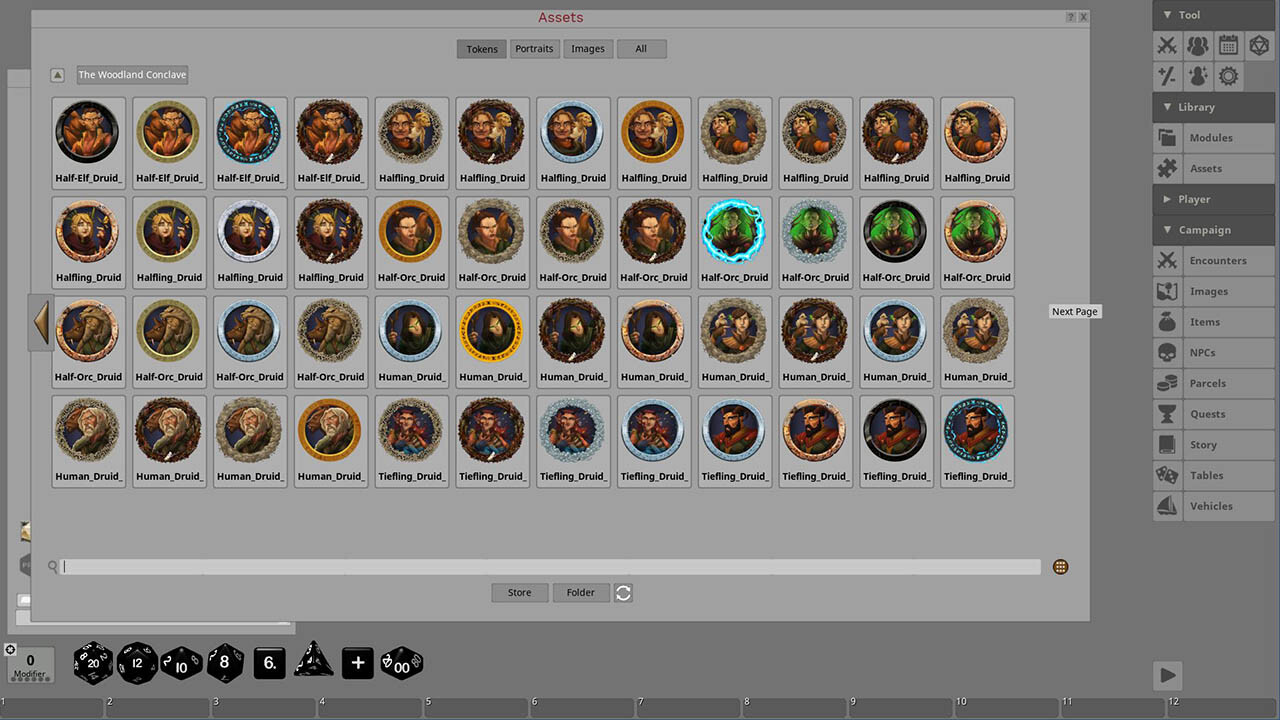Open the Party Sheet group icon
This screenshot has width=1280, height=720.
tap(1197, 45)
